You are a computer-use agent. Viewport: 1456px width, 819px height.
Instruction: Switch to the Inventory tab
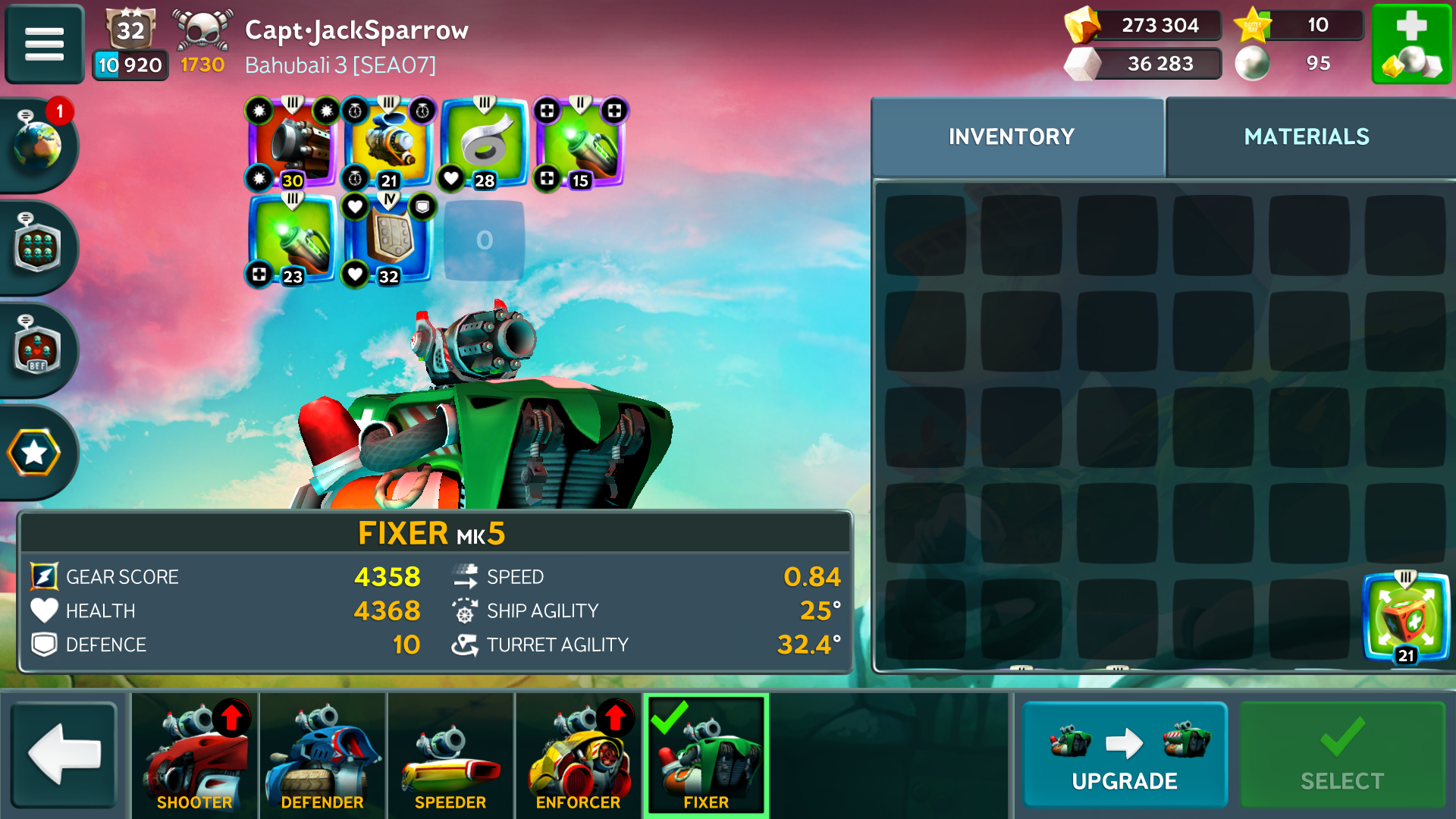click(x=1012, y=136)
